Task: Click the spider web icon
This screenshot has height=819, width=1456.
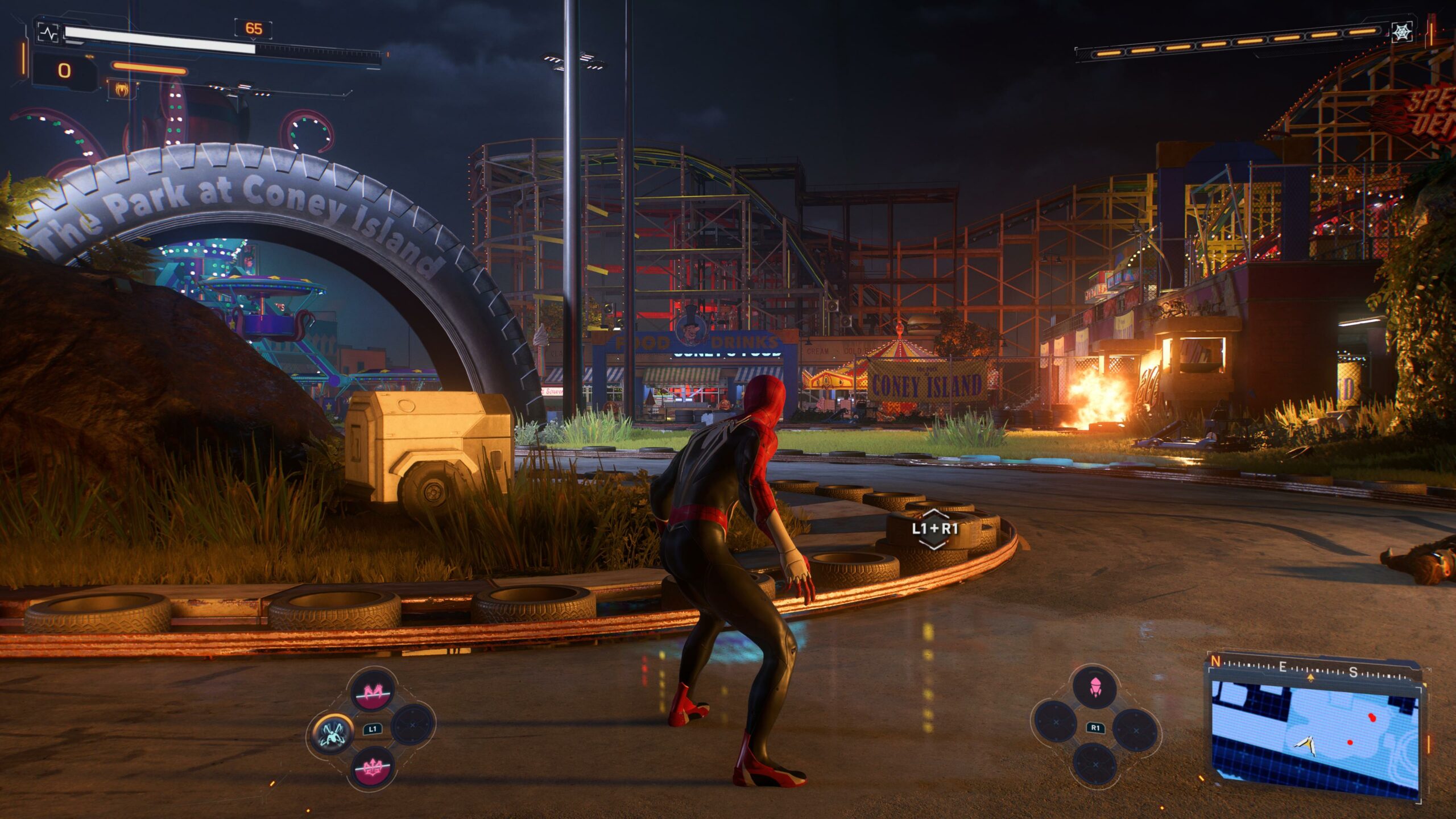Action: point(1403,32)
